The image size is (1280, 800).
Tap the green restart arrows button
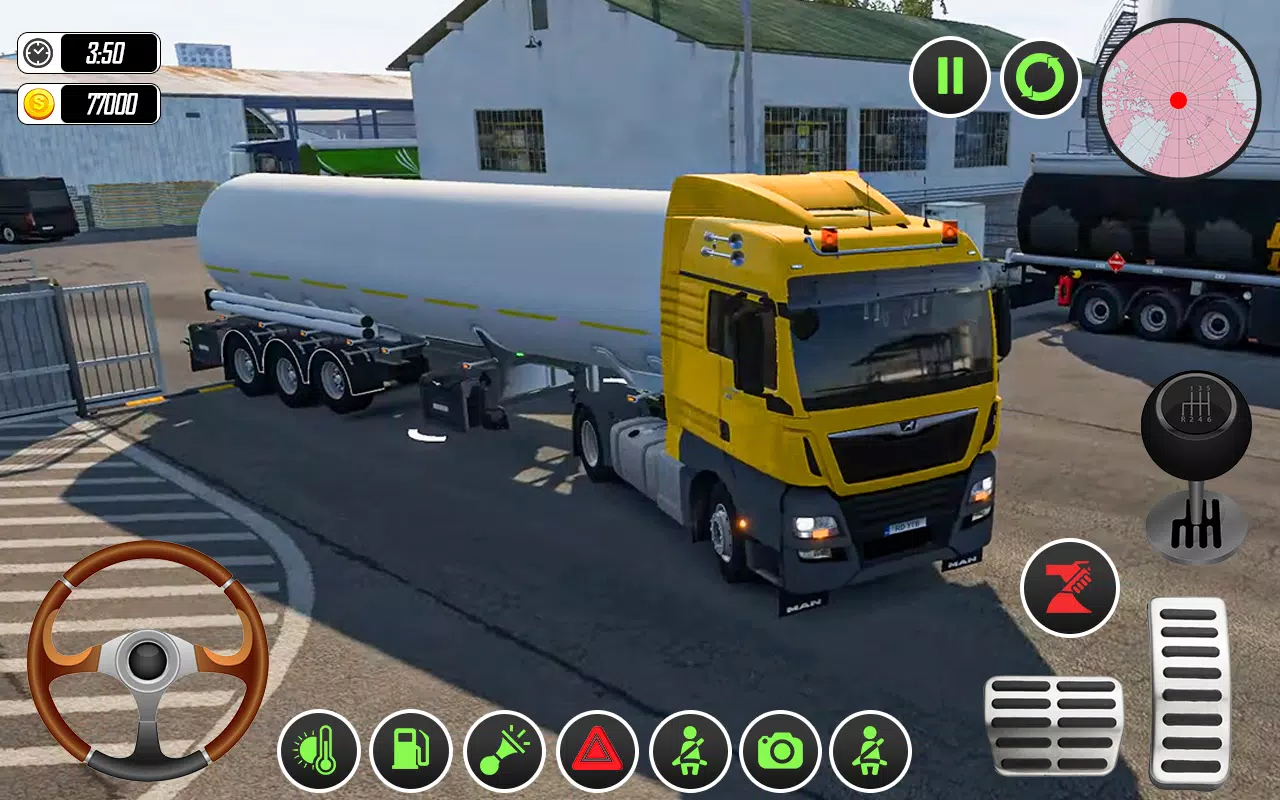pyautogui.click(x=1040, y=79)
